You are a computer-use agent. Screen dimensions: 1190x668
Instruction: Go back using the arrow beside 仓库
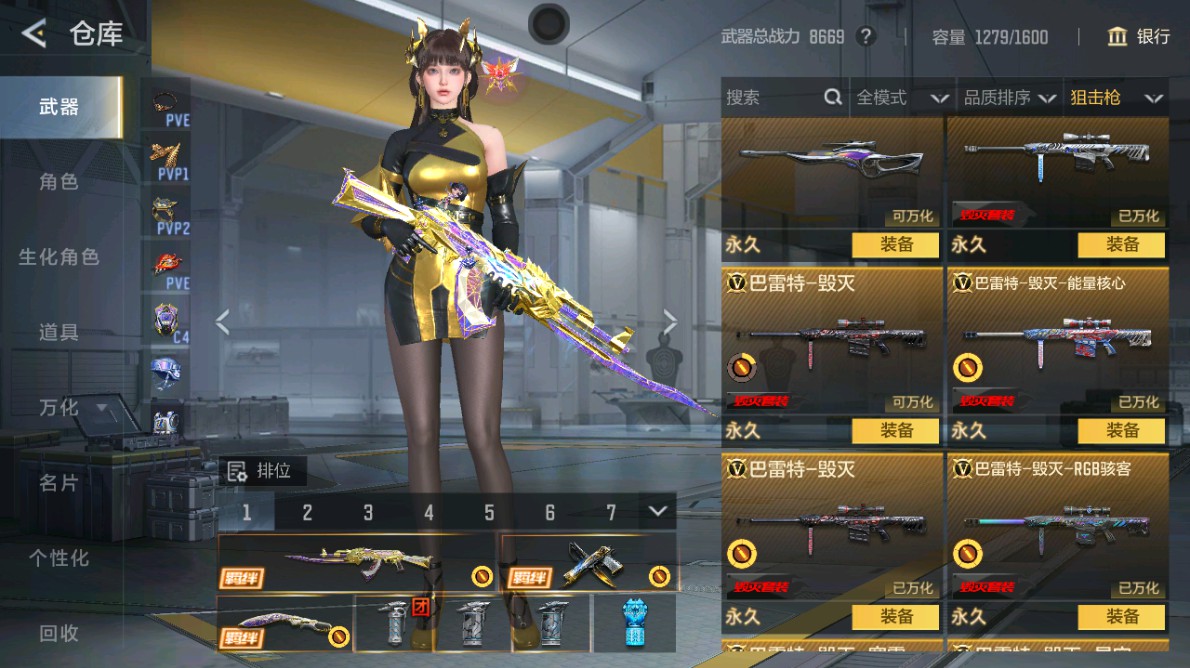(34, 34)
